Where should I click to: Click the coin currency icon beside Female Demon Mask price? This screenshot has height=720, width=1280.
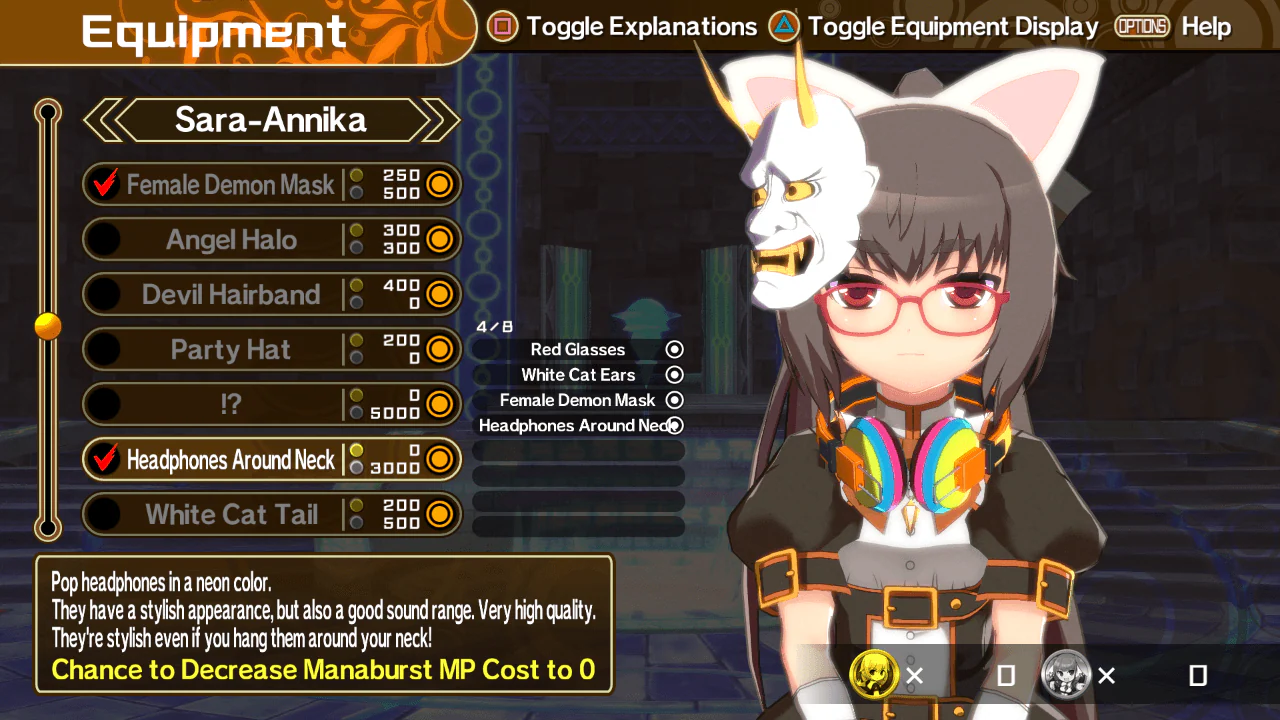tap(438, 184)
